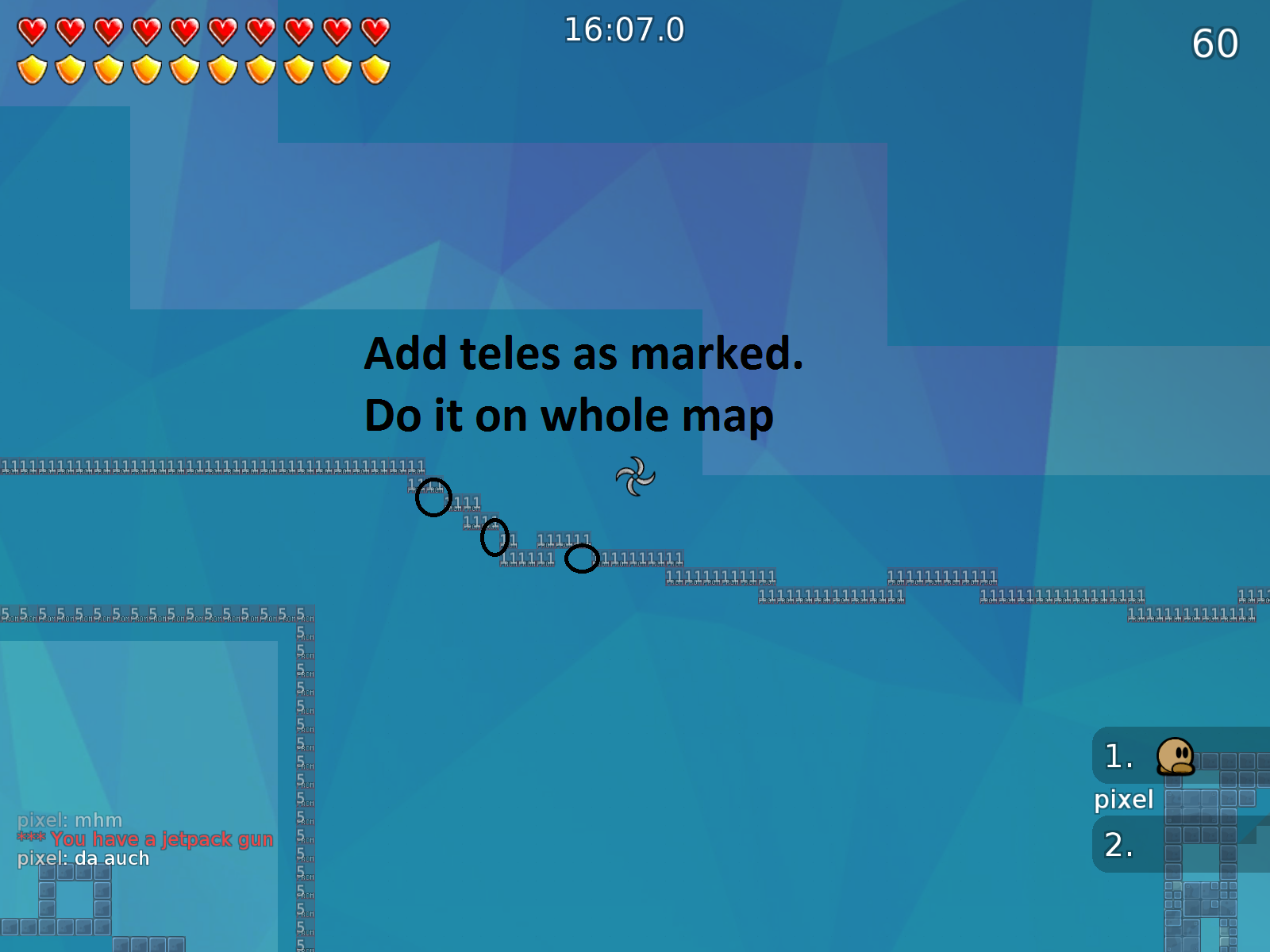1270x952 pixels.
Task: Click the first red heart icon
Action: click(x=32, y=30)
